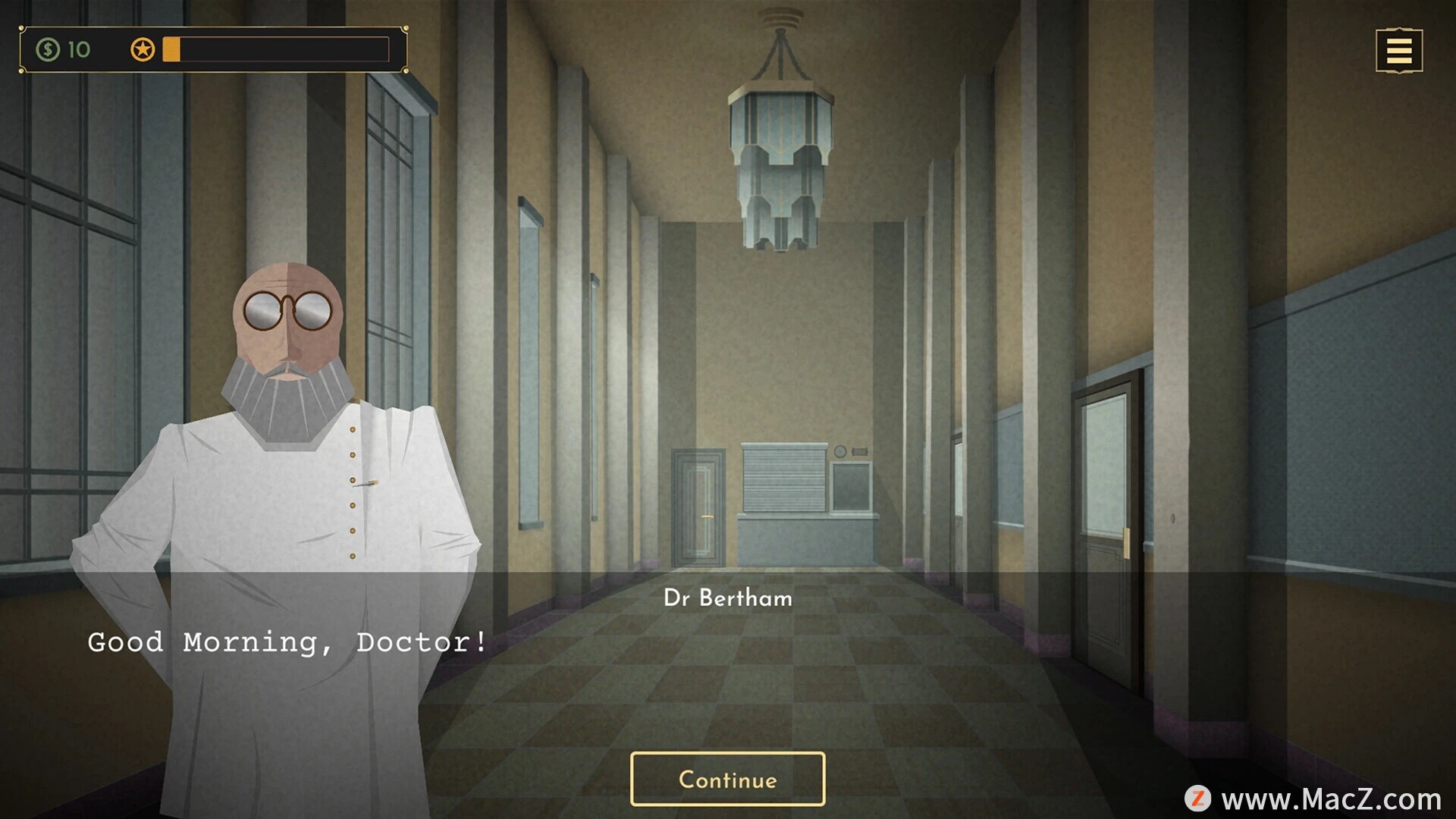The image size is (1456, 819).
Task: Open the hamburger menu icon
Action: tap(1398, 51)
